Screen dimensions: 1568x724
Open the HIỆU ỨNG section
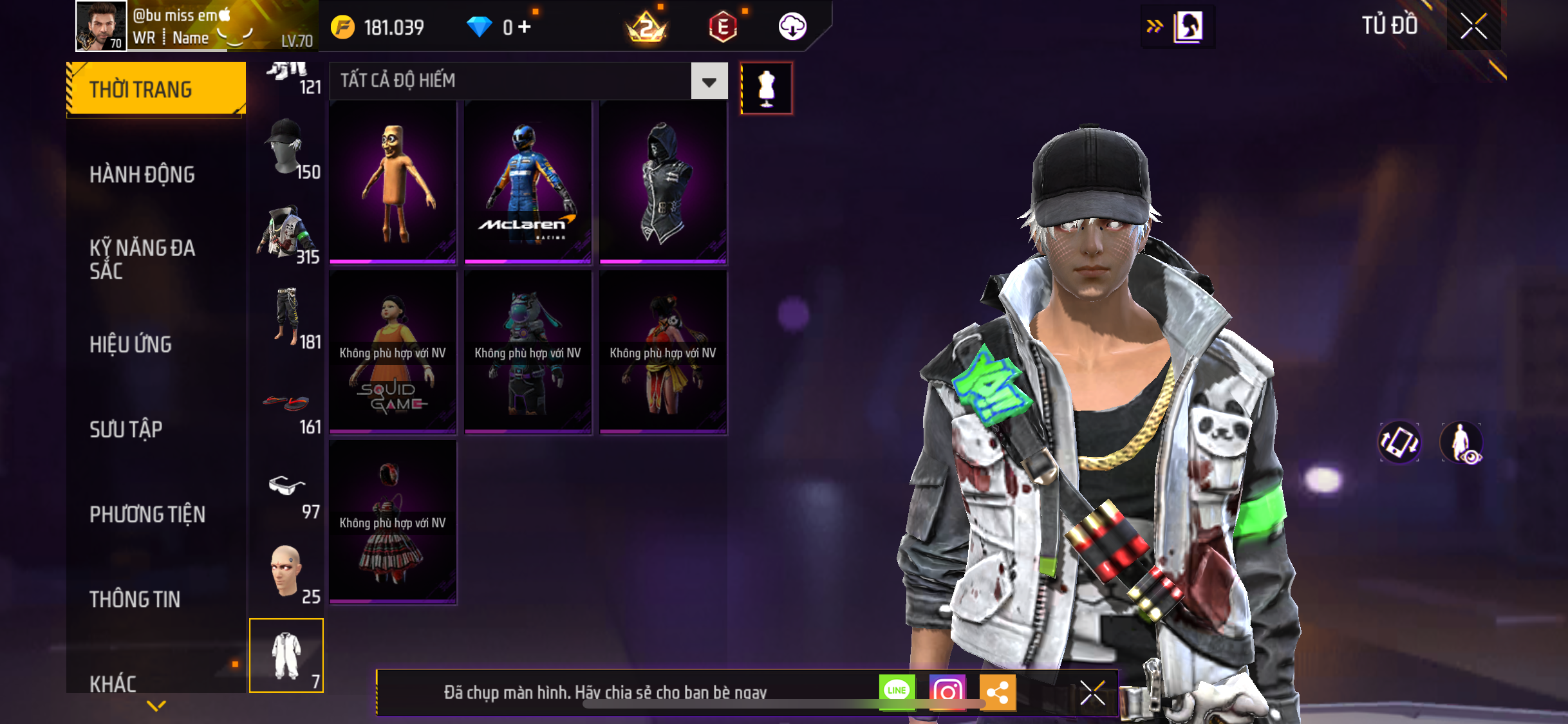pyautogui.click(x=131, y=344)
